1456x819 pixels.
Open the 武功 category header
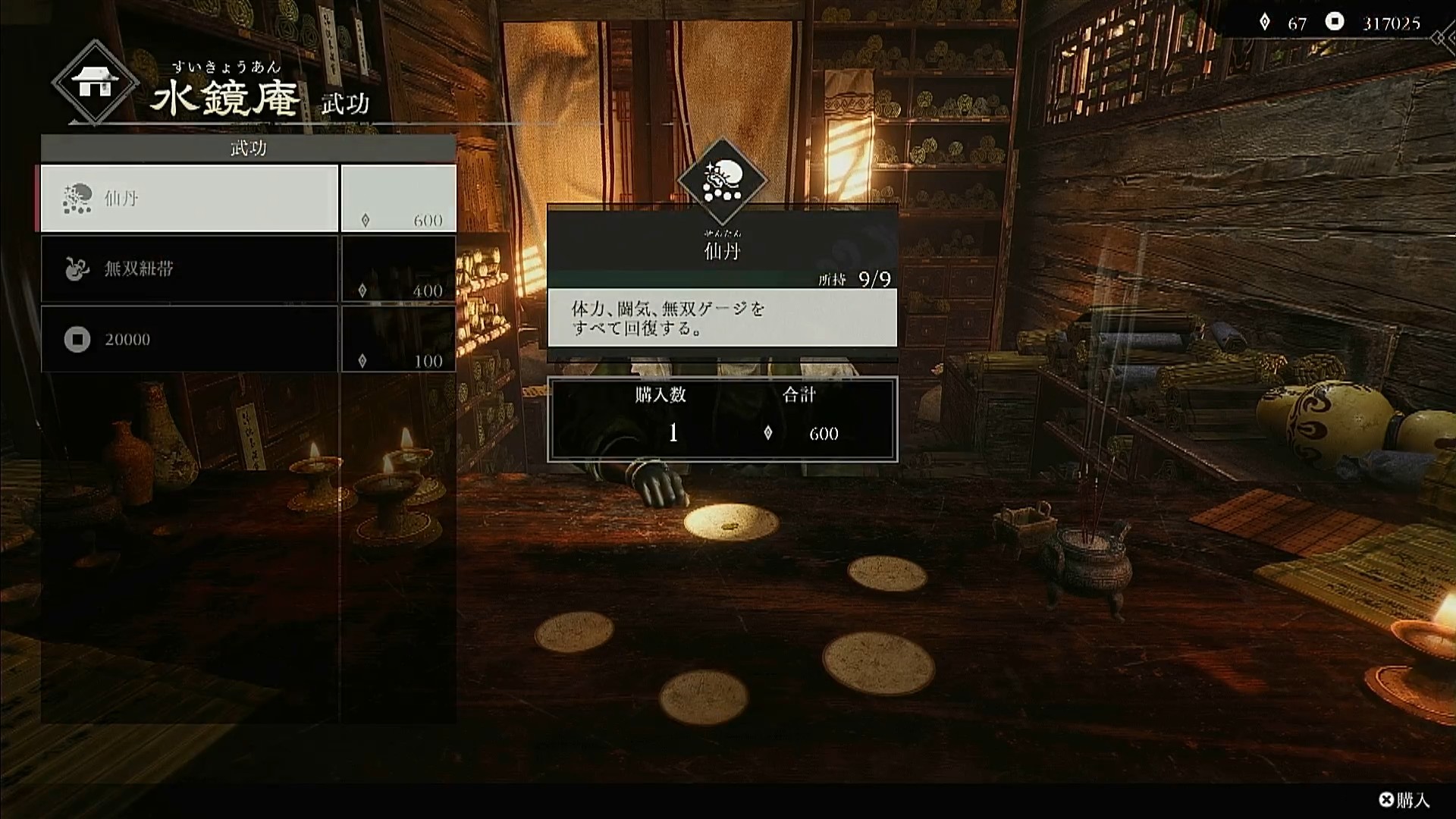point(249,148)
